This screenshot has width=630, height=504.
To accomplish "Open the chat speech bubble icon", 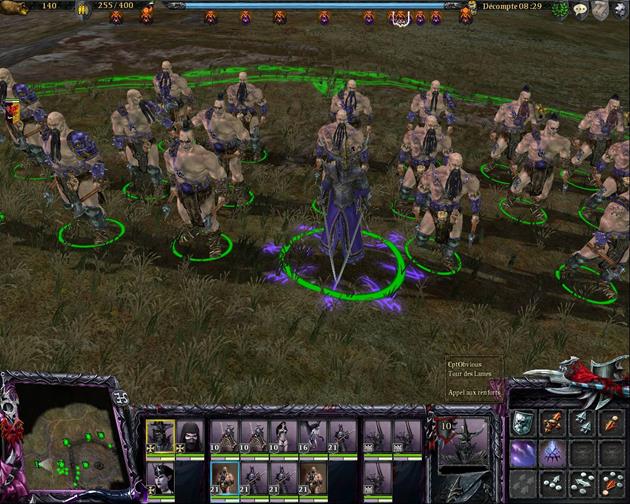I will [579, 10].
